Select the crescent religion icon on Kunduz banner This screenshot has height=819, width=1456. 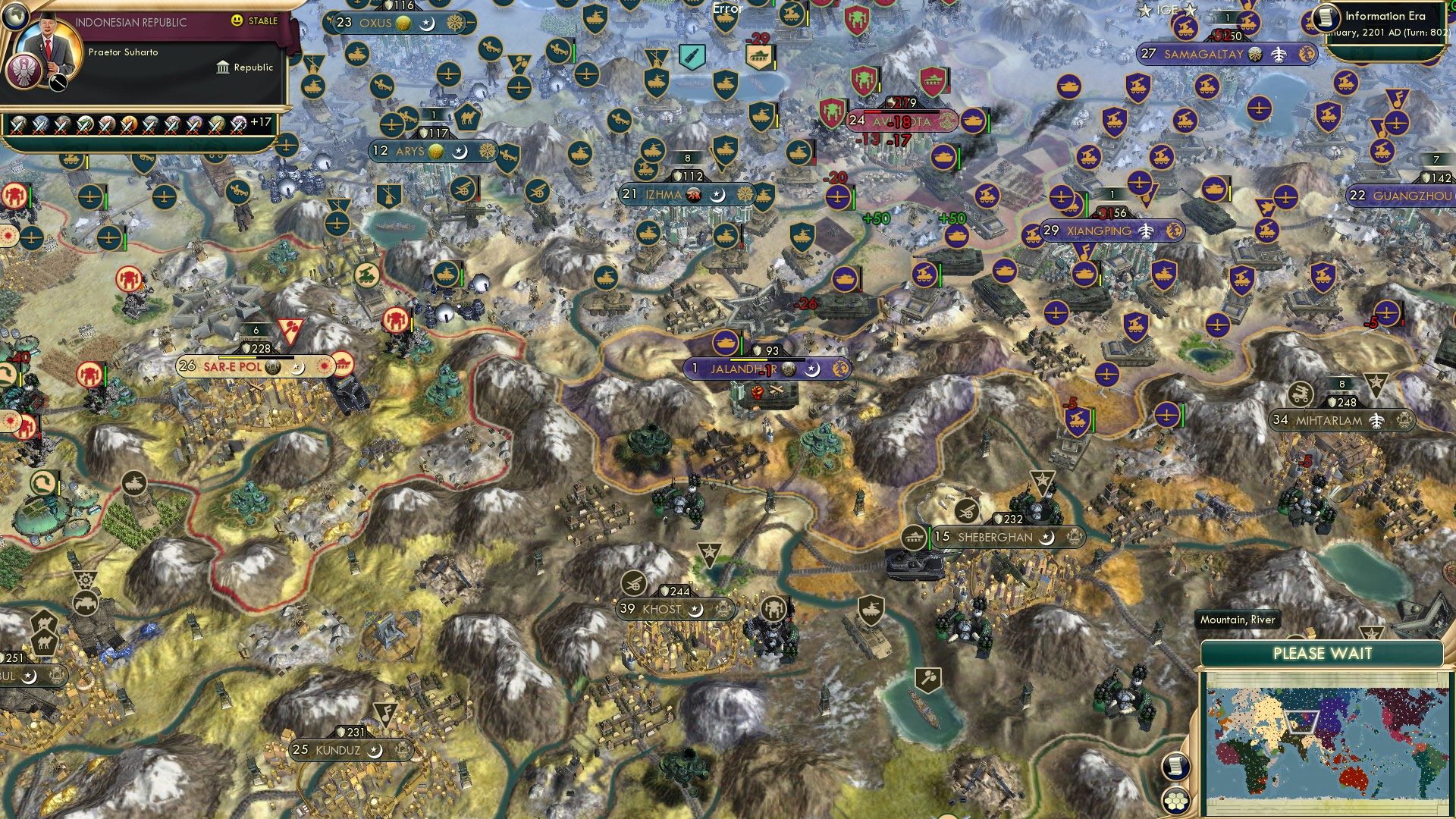point(375,751)
